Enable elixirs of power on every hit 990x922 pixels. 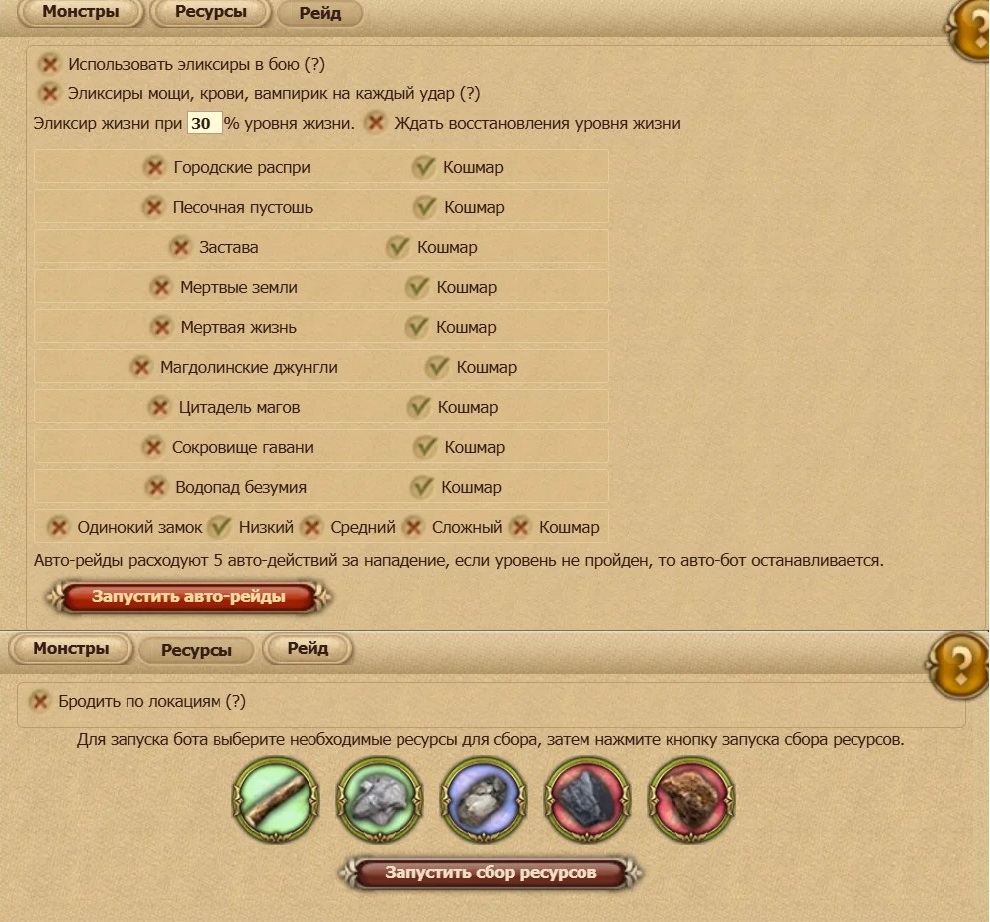pyautogui.click(x=49, y=94)
